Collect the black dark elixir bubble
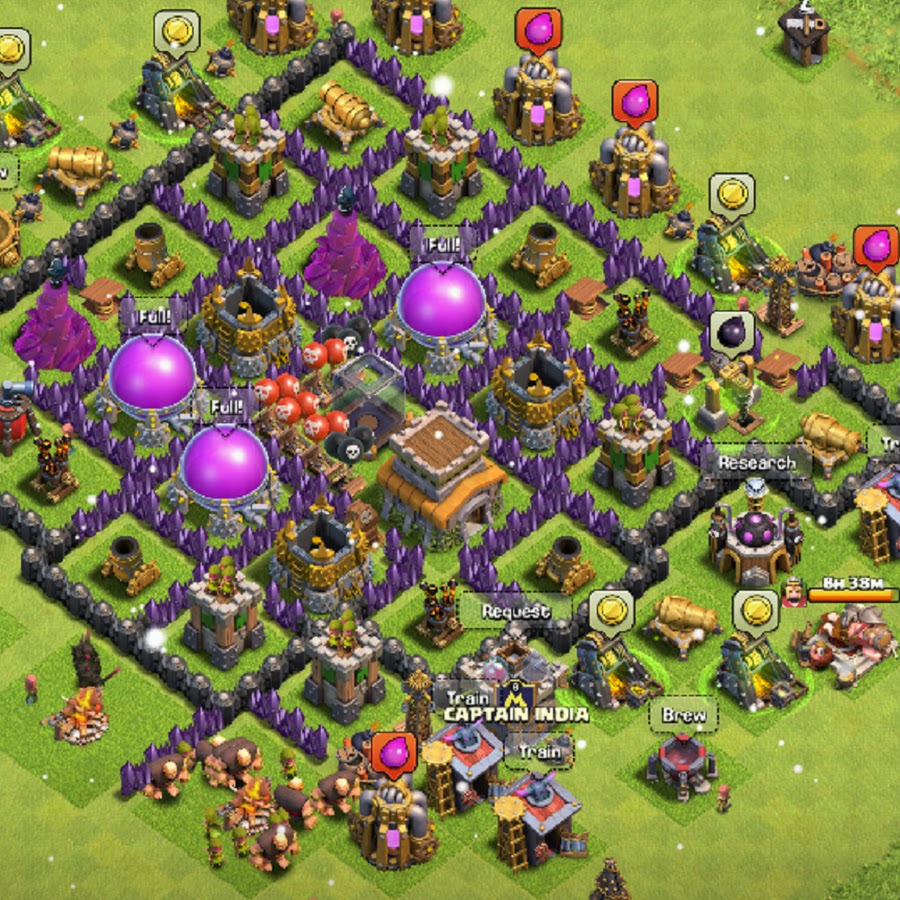 tap(731, 331)
